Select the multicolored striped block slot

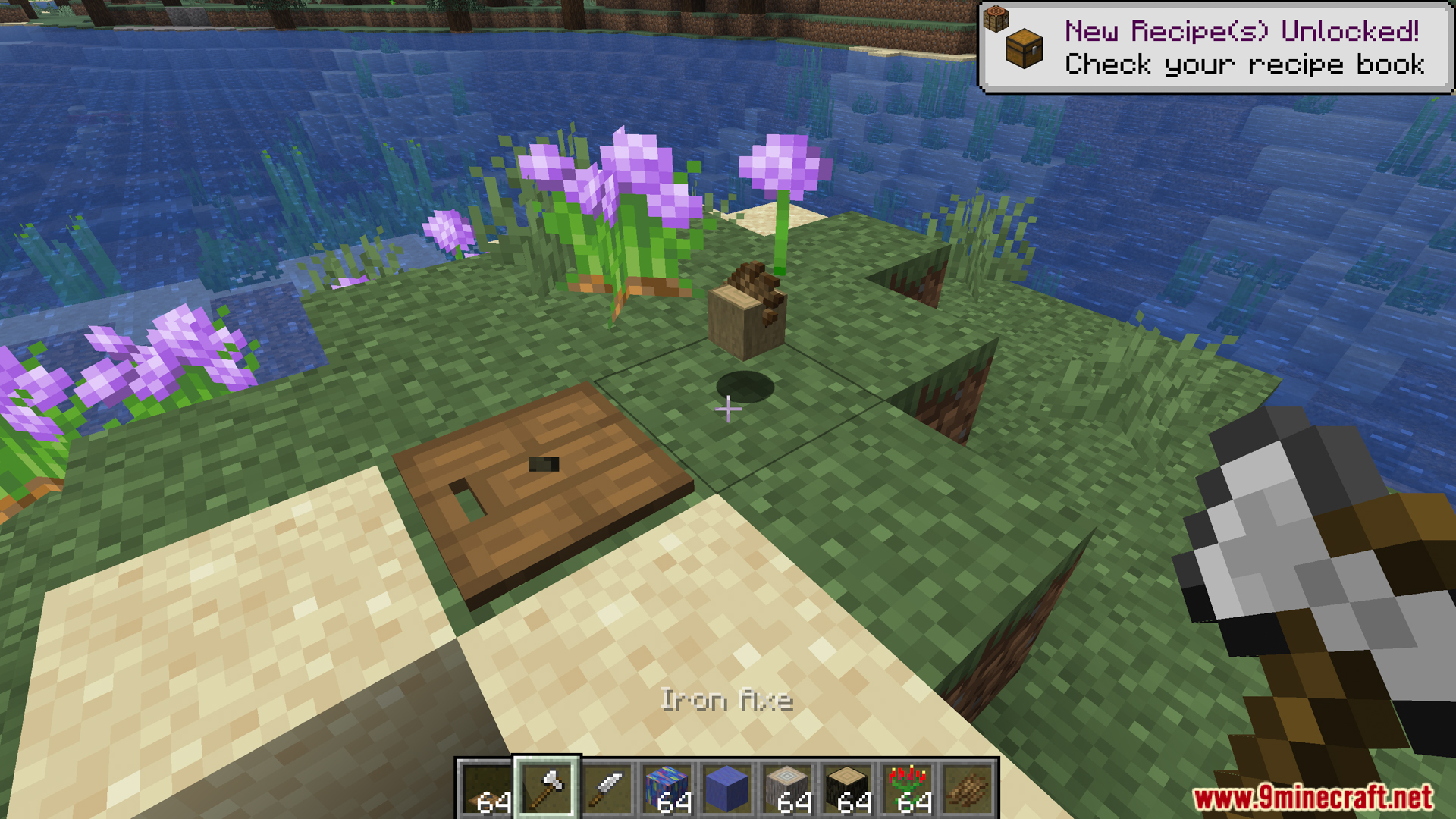tap(667, 789)
